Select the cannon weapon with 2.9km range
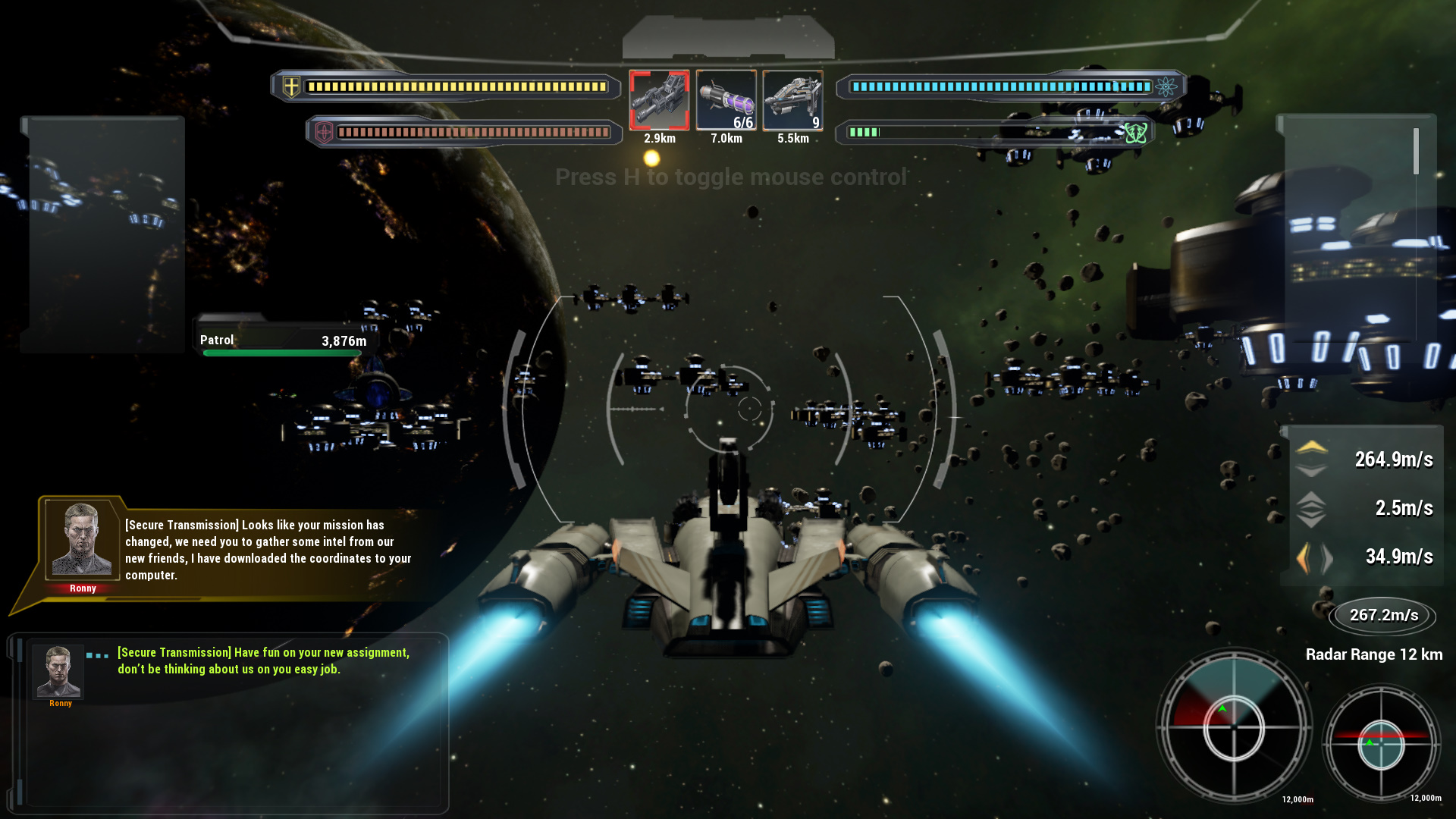This screenshot has width=1456, height=819. pyautogui.click(x=659, y=101)
